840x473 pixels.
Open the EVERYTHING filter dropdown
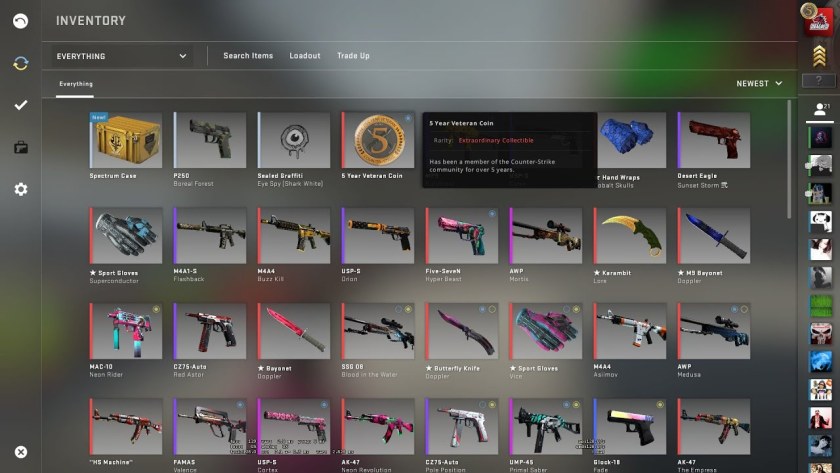pyautogui.click(x=122, y=56)
